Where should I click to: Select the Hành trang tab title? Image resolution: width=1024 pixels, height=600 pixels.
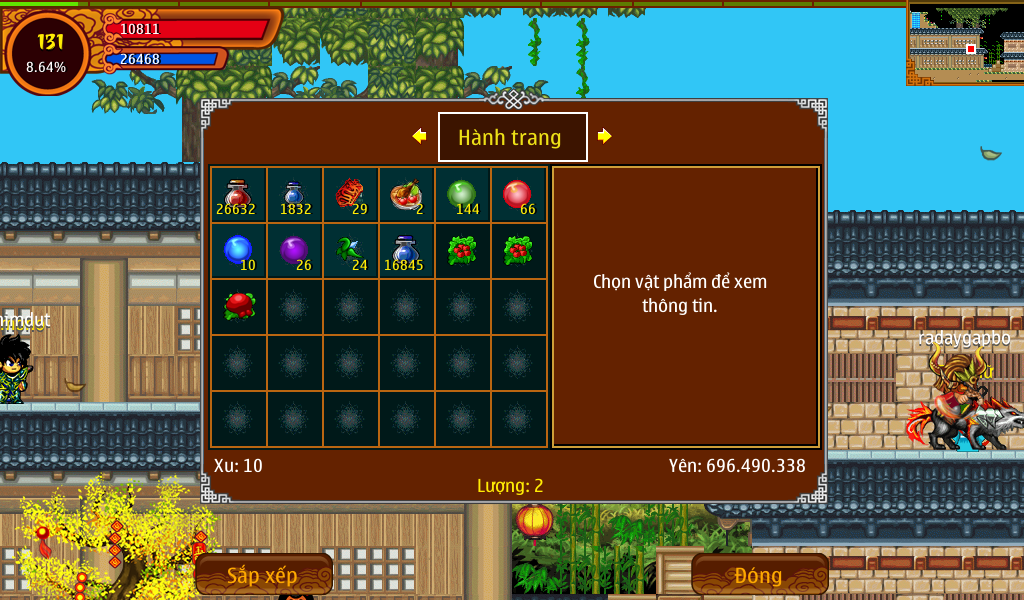tap(512, 138)
